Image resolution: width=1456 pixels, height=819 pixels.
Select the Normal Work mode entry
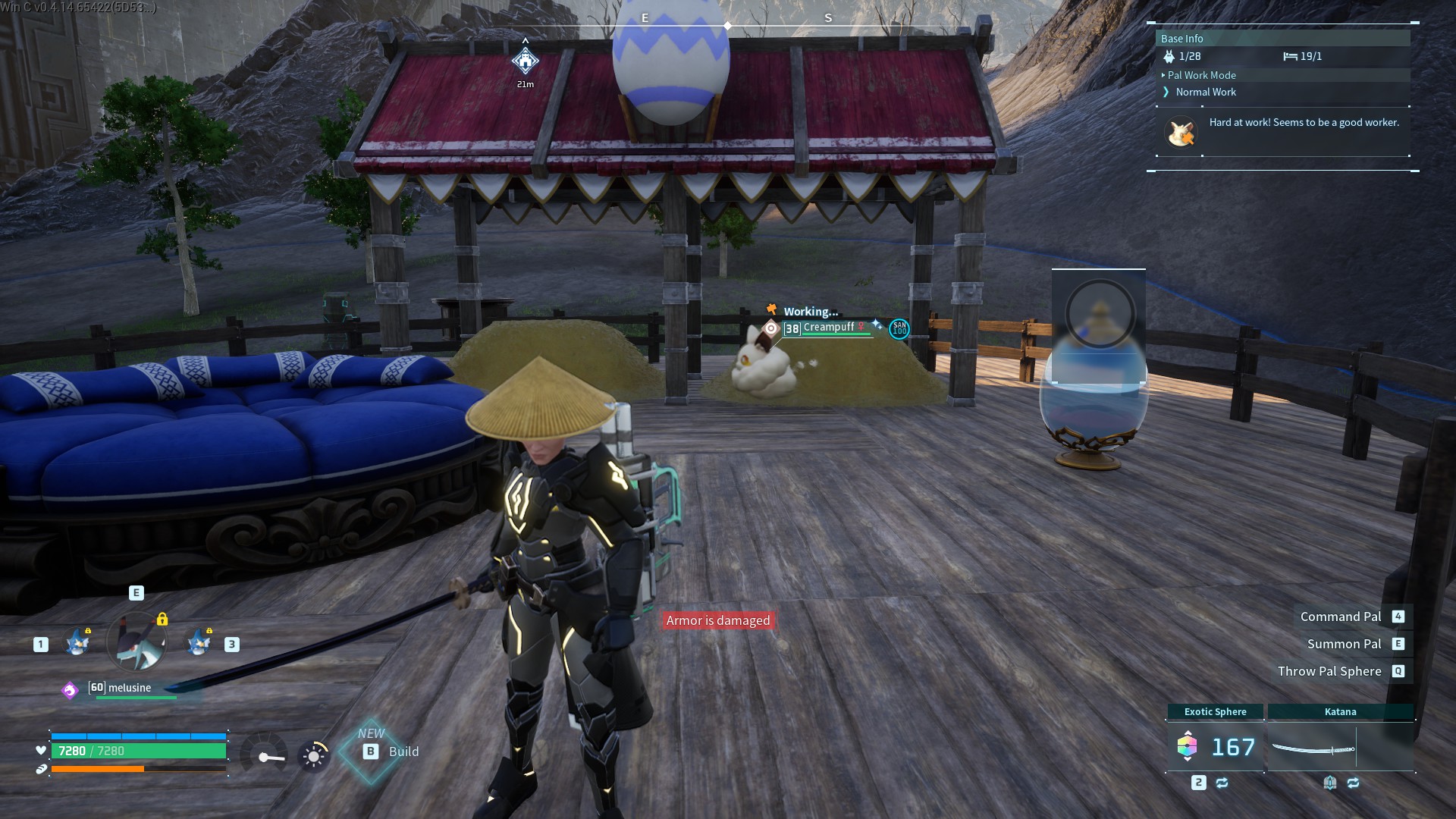click(x=1206, y=92)
